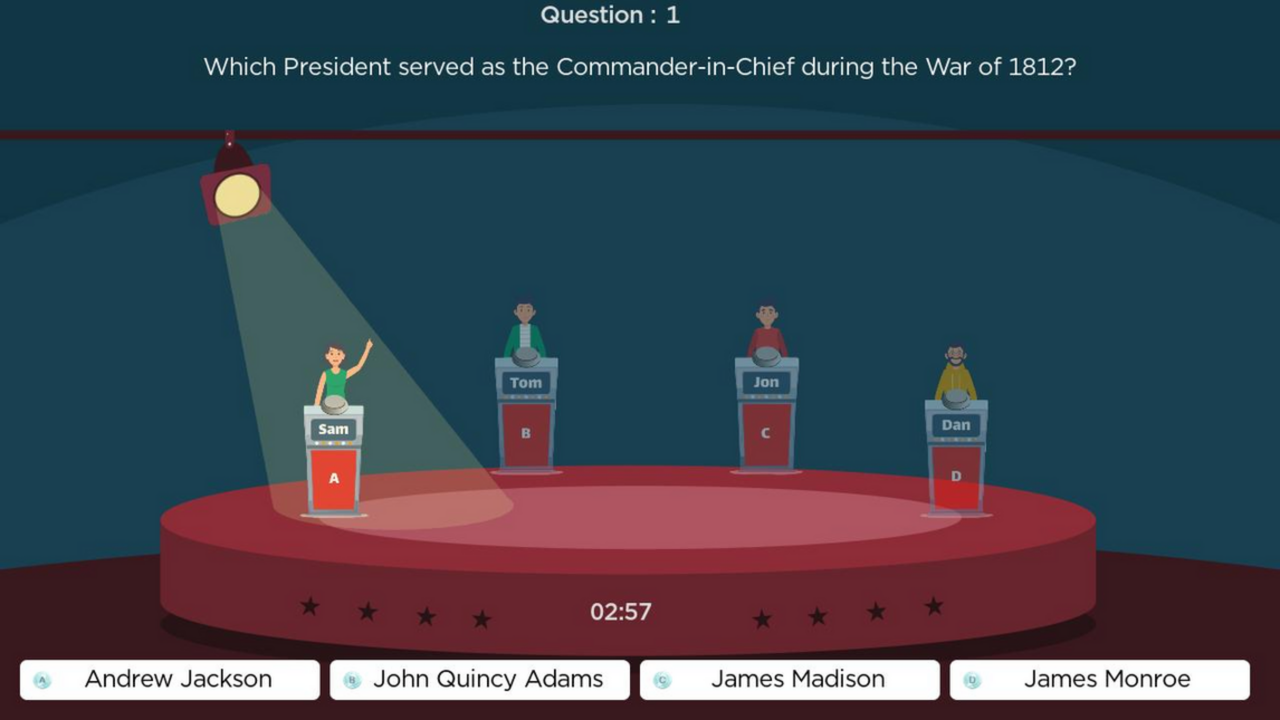Click Dan's nameplate on the podium
The width and height of the screenshot is (1280, 720).
click(x=956, y=424)
